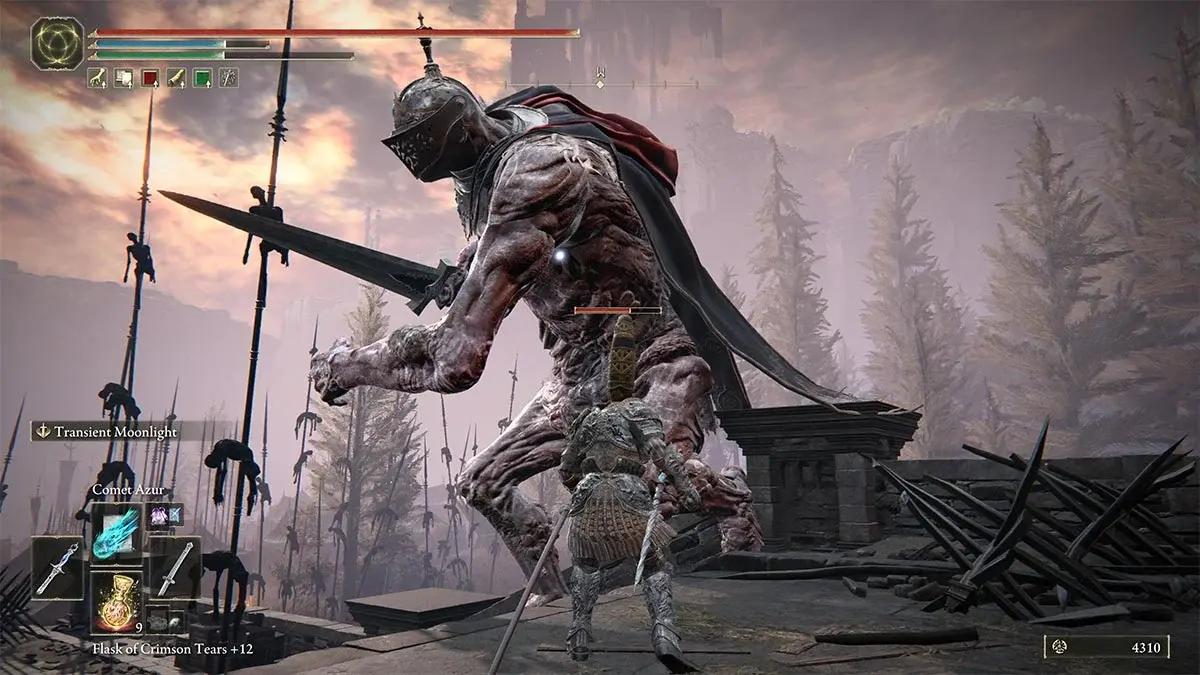1200x675 pixels.
Task: Select the right-hand sword weapon slot
Action: (174, 566)
